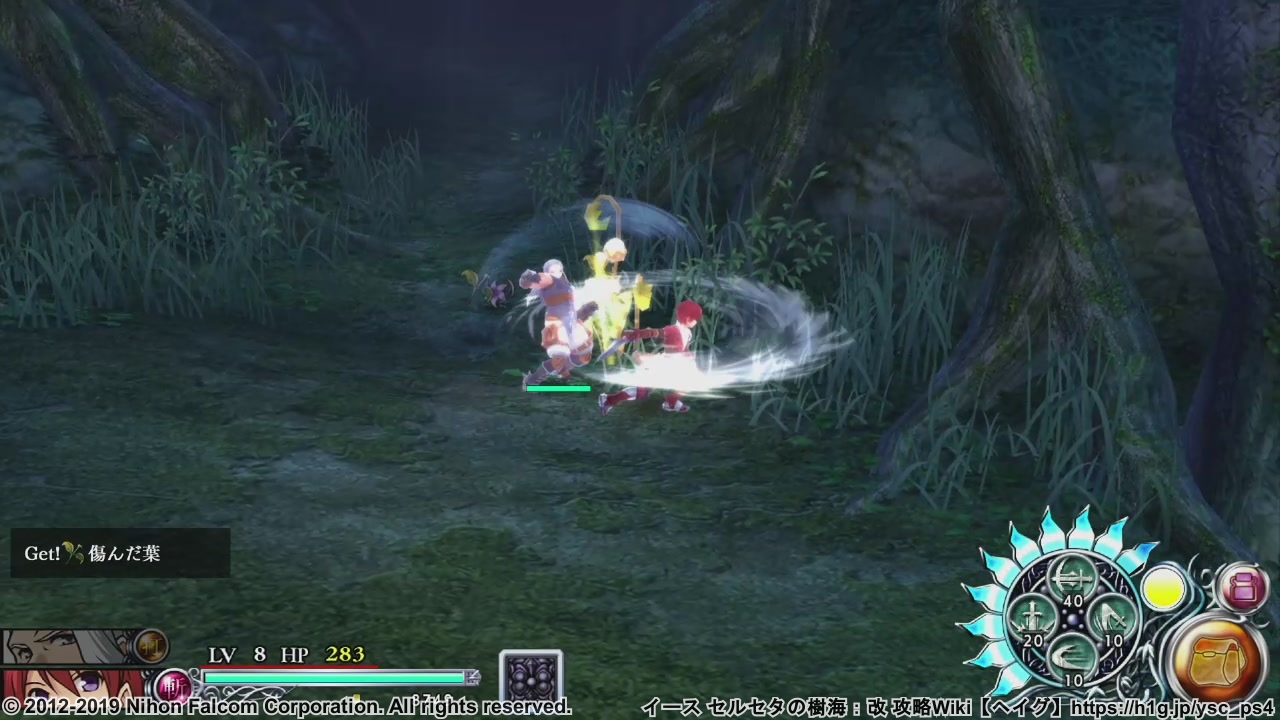Use the downward sword skill costing 20
This screenshot has width=1280, height=720.
[1030, 619]
